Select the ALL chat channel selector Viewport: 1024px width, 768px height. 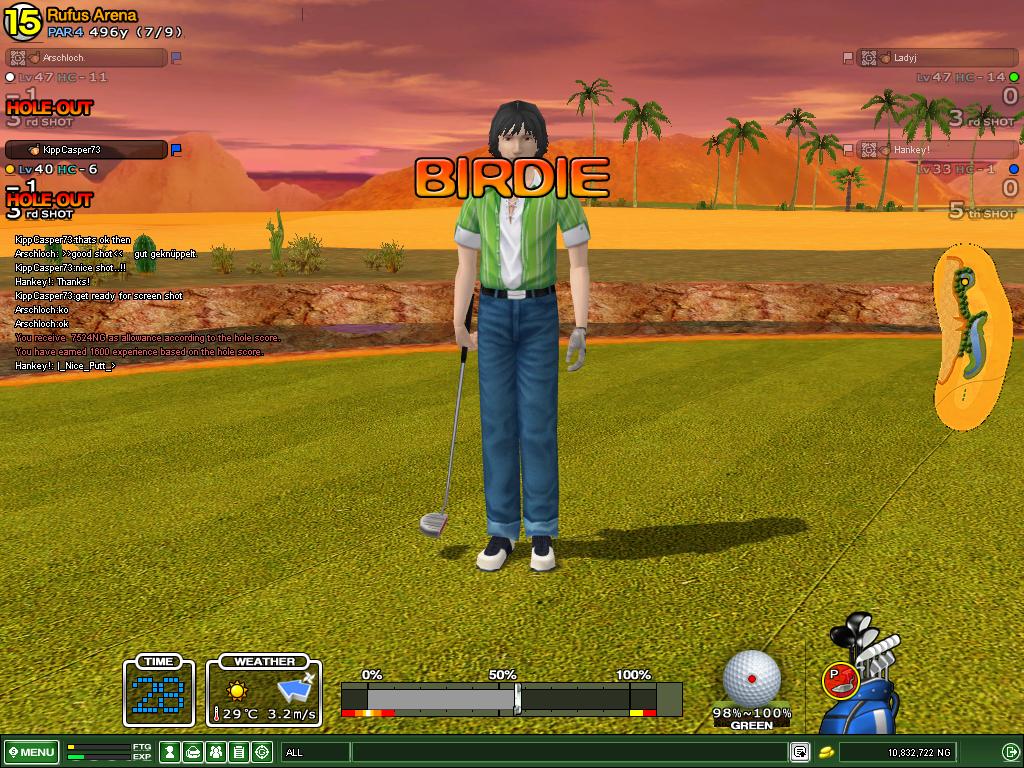tap(315, 752)
